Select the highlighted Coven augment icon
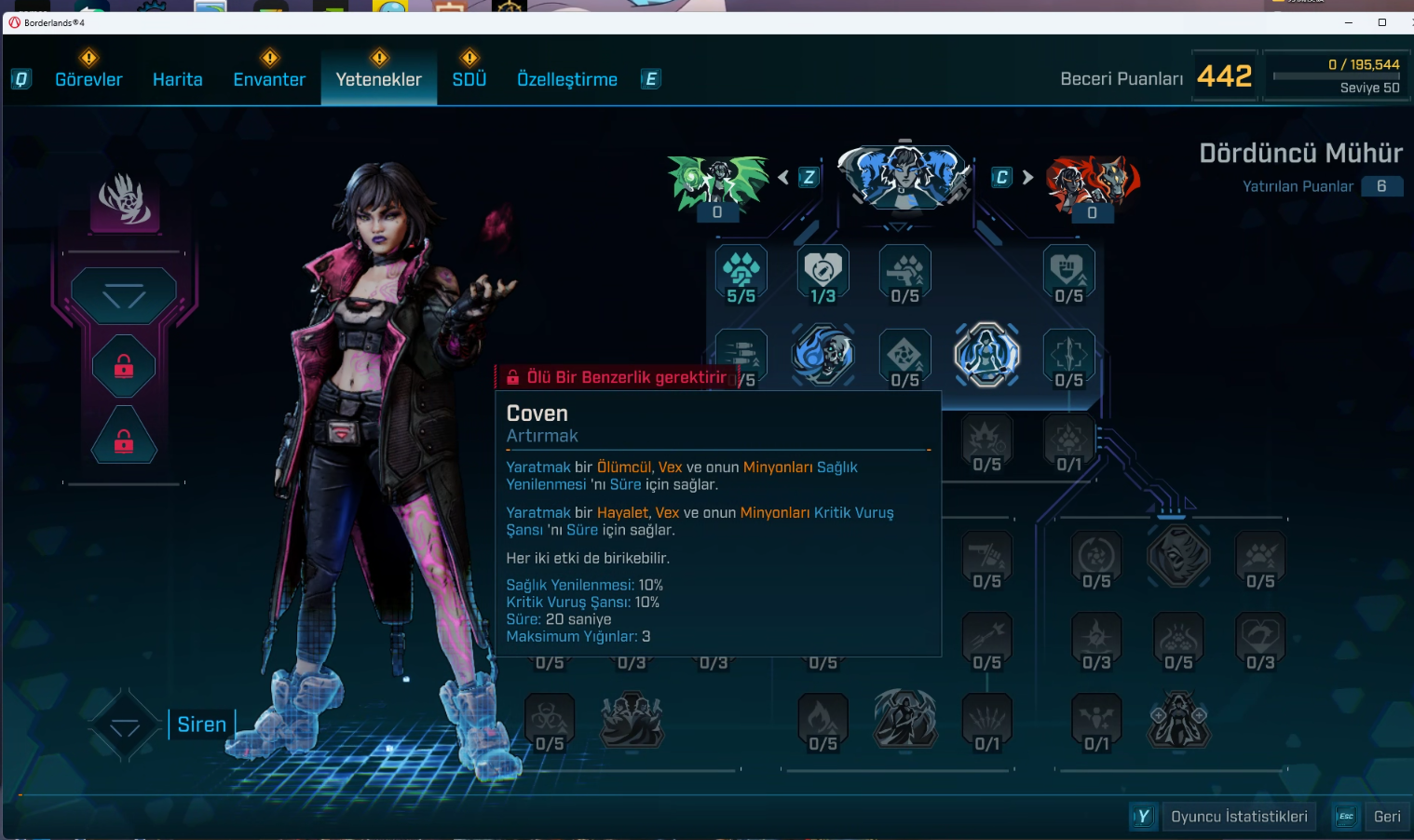Viewport: 1414px width, 840px height. 986,354
